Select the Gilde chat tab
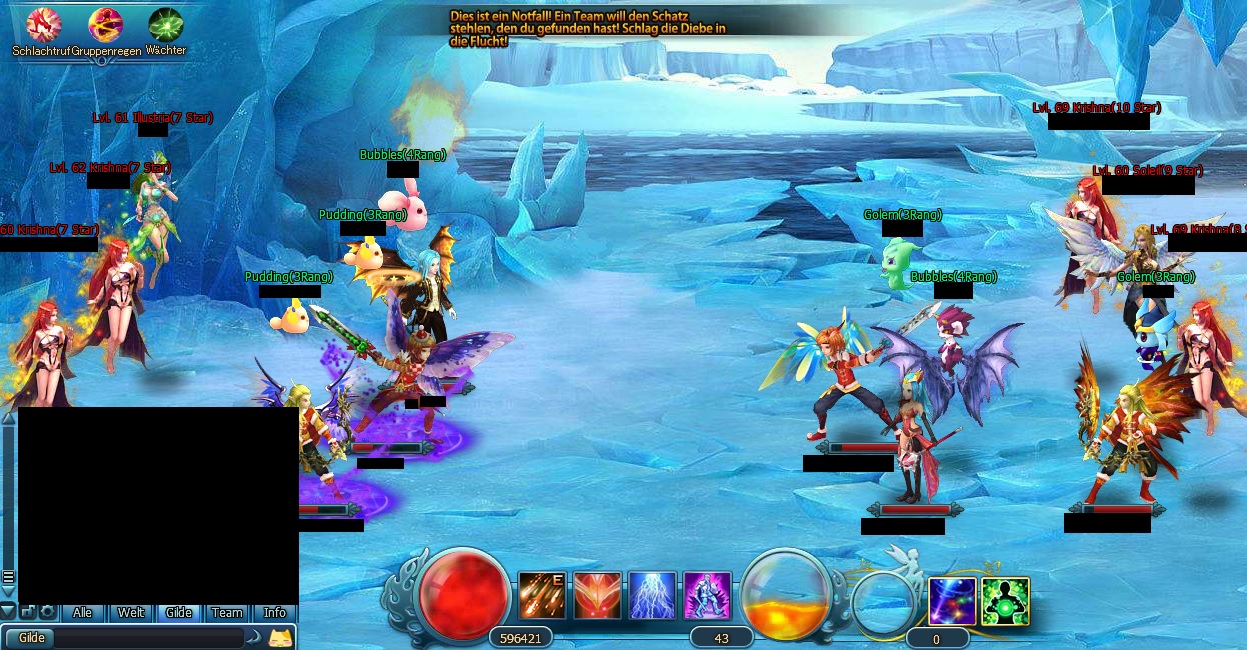 [178, 613]
